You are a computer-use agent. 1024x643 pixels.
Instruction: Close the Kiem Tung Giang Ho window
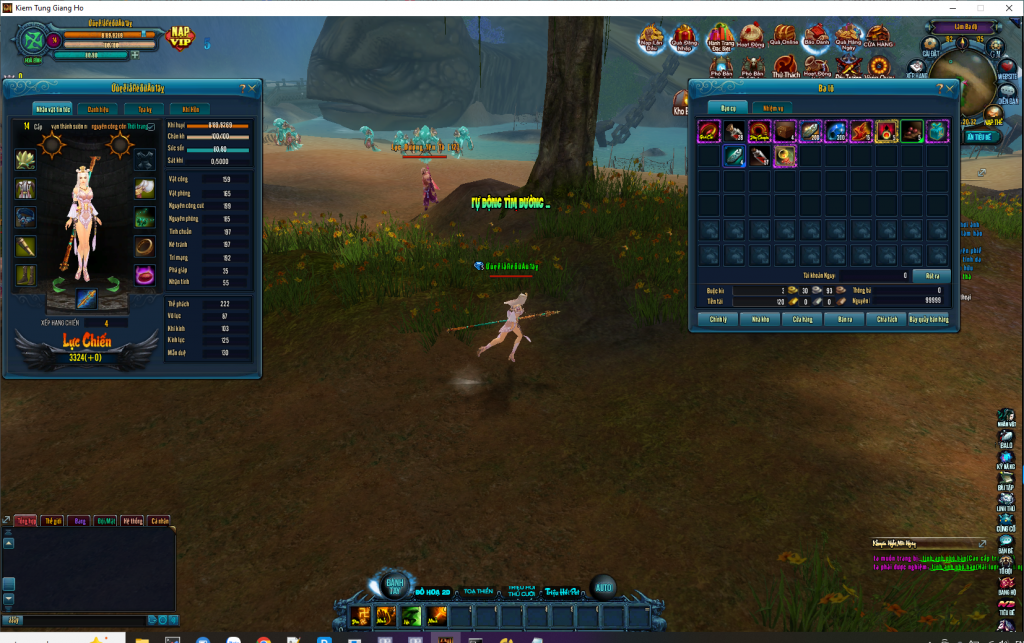pos(1007,8)
